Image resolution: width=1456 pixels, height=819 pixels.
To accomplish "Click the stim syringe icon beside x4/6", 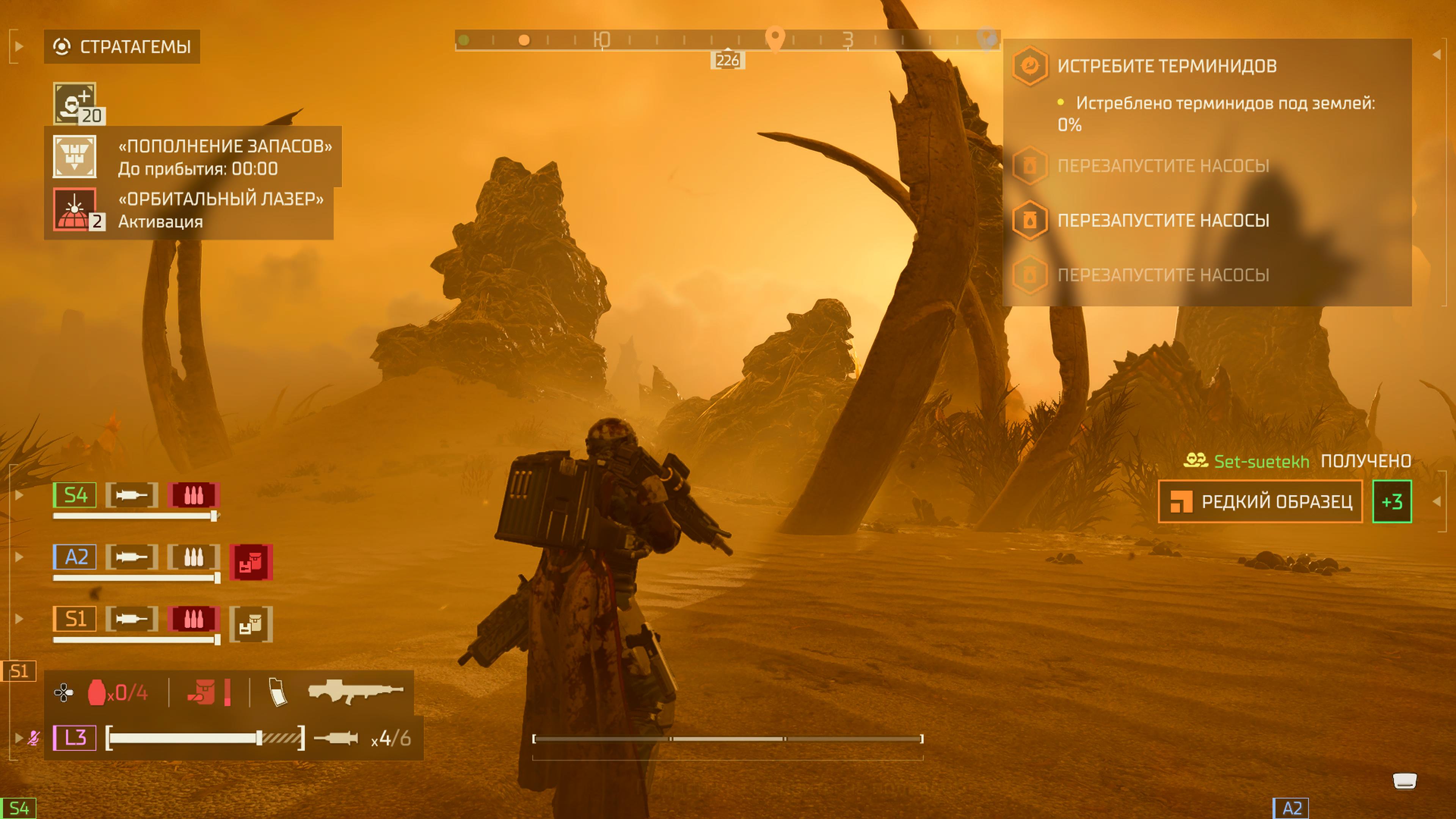I will click(x=336, y=737).
